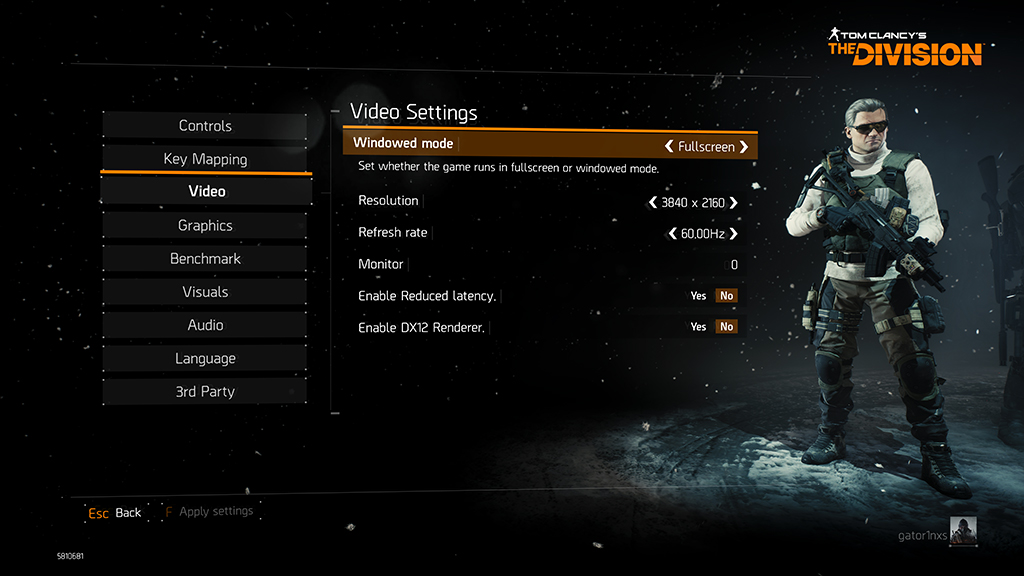This screenshot has height=576, width=1024.
Task: Open the Graphics settings
Action: click(x=205, y=226)
